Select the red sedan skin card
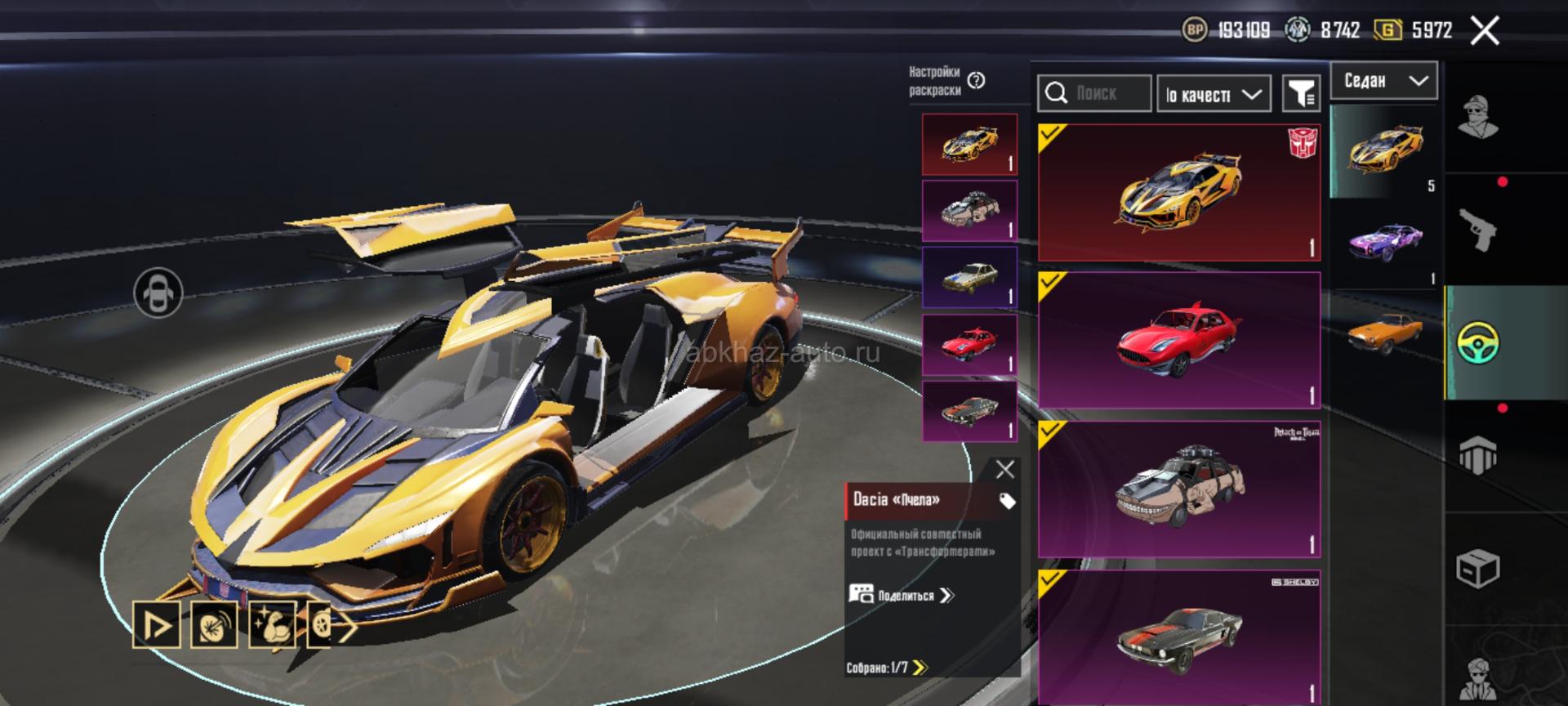This screenshot has height=706, width=1568. pos(1178,340)
